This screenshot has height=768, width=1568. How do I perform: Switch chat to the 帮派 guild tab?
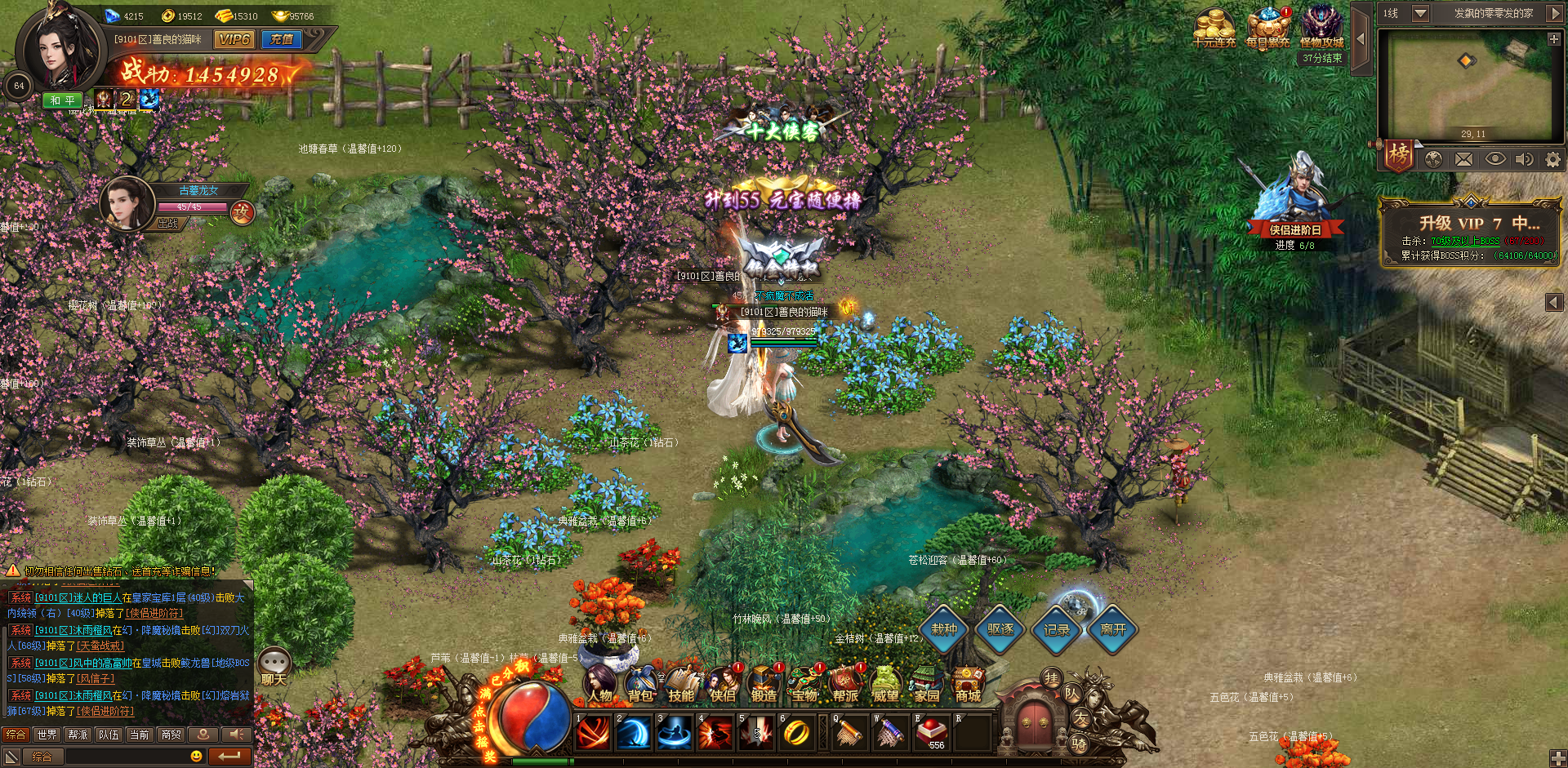(78, 735)
